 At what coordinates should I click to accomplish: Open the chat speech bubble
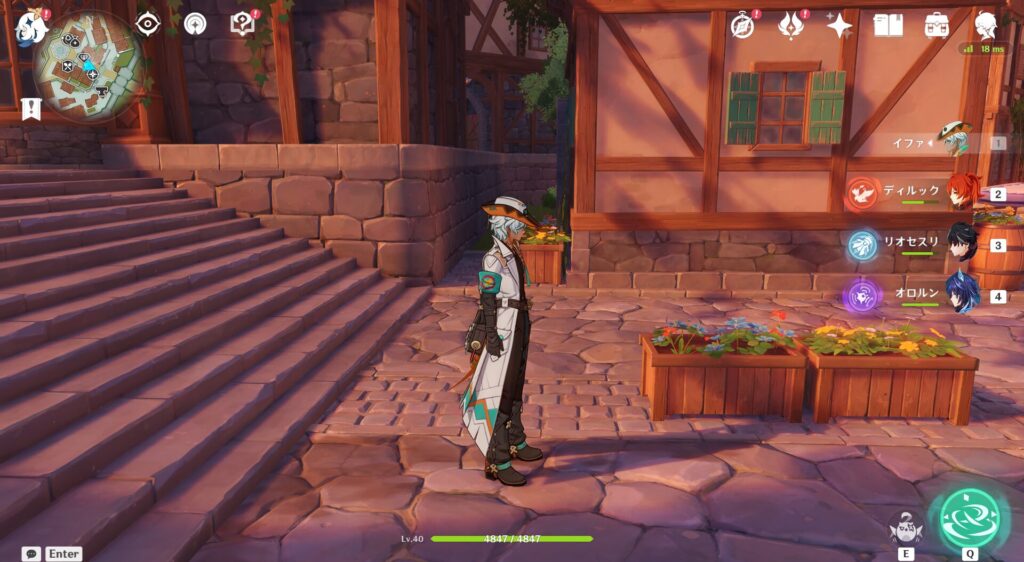pyautogui.click(x=31, y=553)
